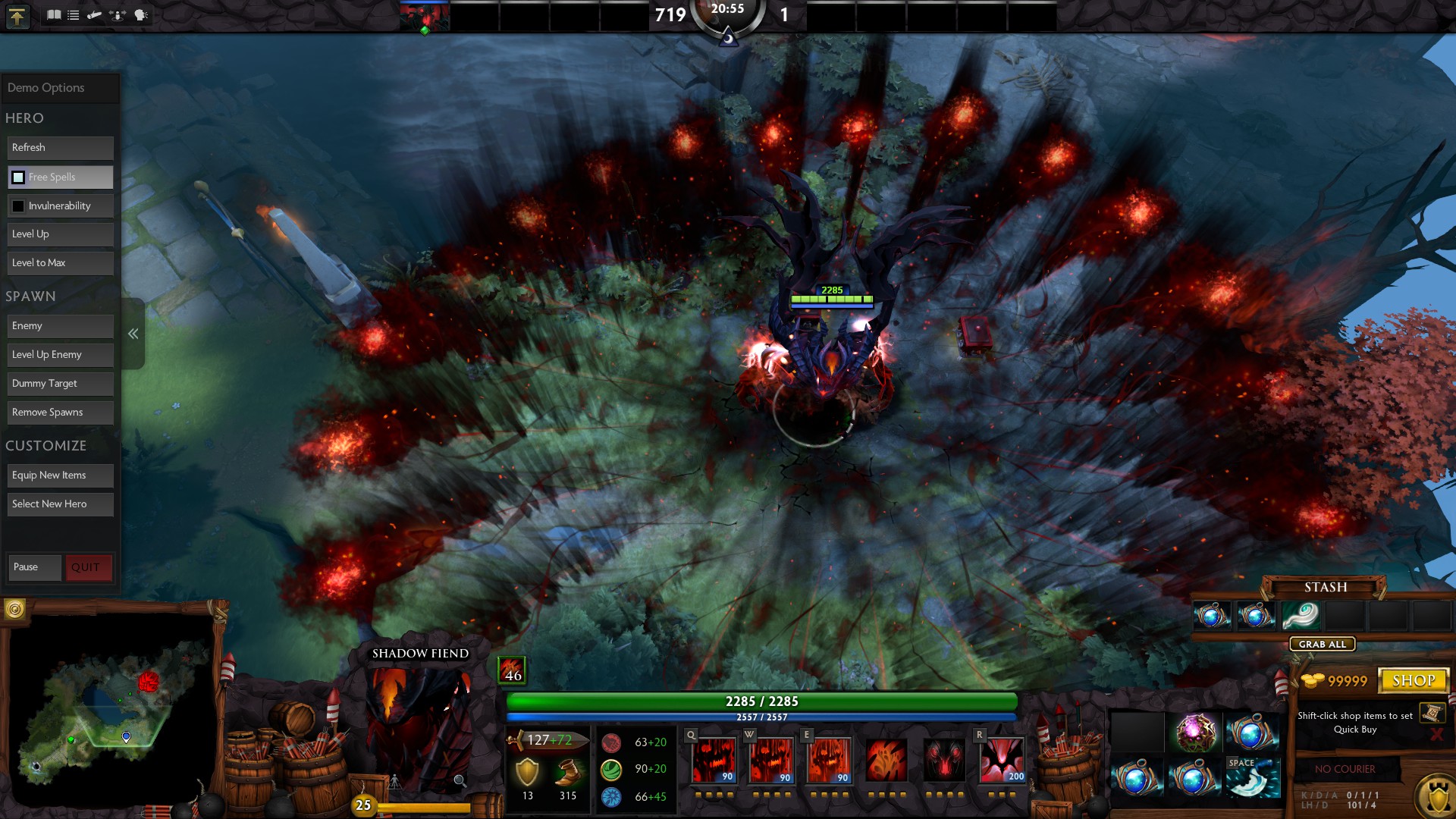The width and height of the screenshot is (1456, 819).
Task: Click the list icon in the top-left toolbar
Action: (74, 14)
